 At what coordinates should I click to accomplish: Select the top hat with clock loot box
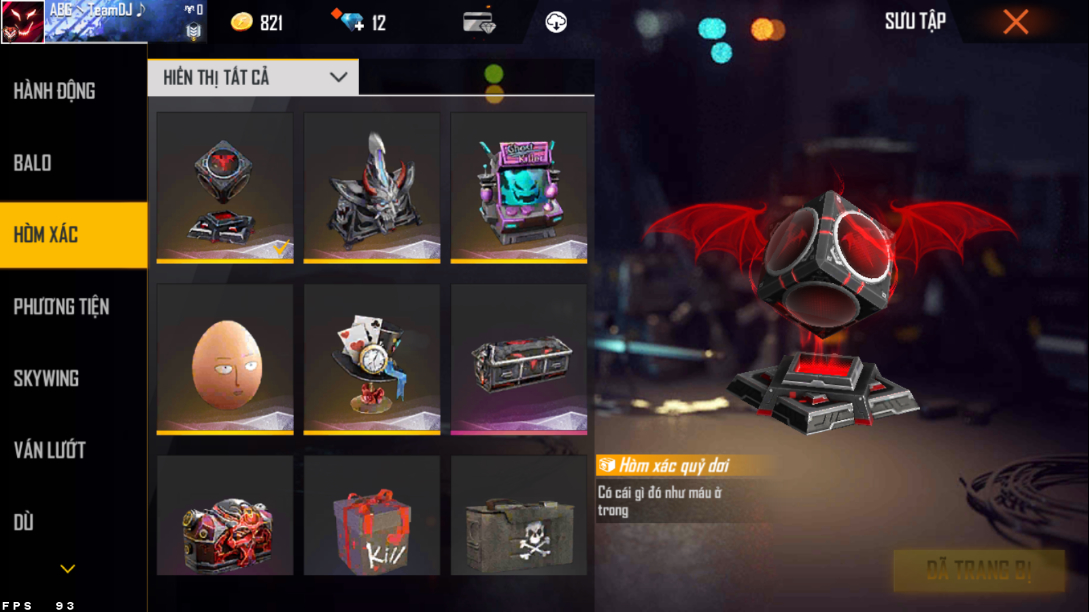[x=371, y=358]
